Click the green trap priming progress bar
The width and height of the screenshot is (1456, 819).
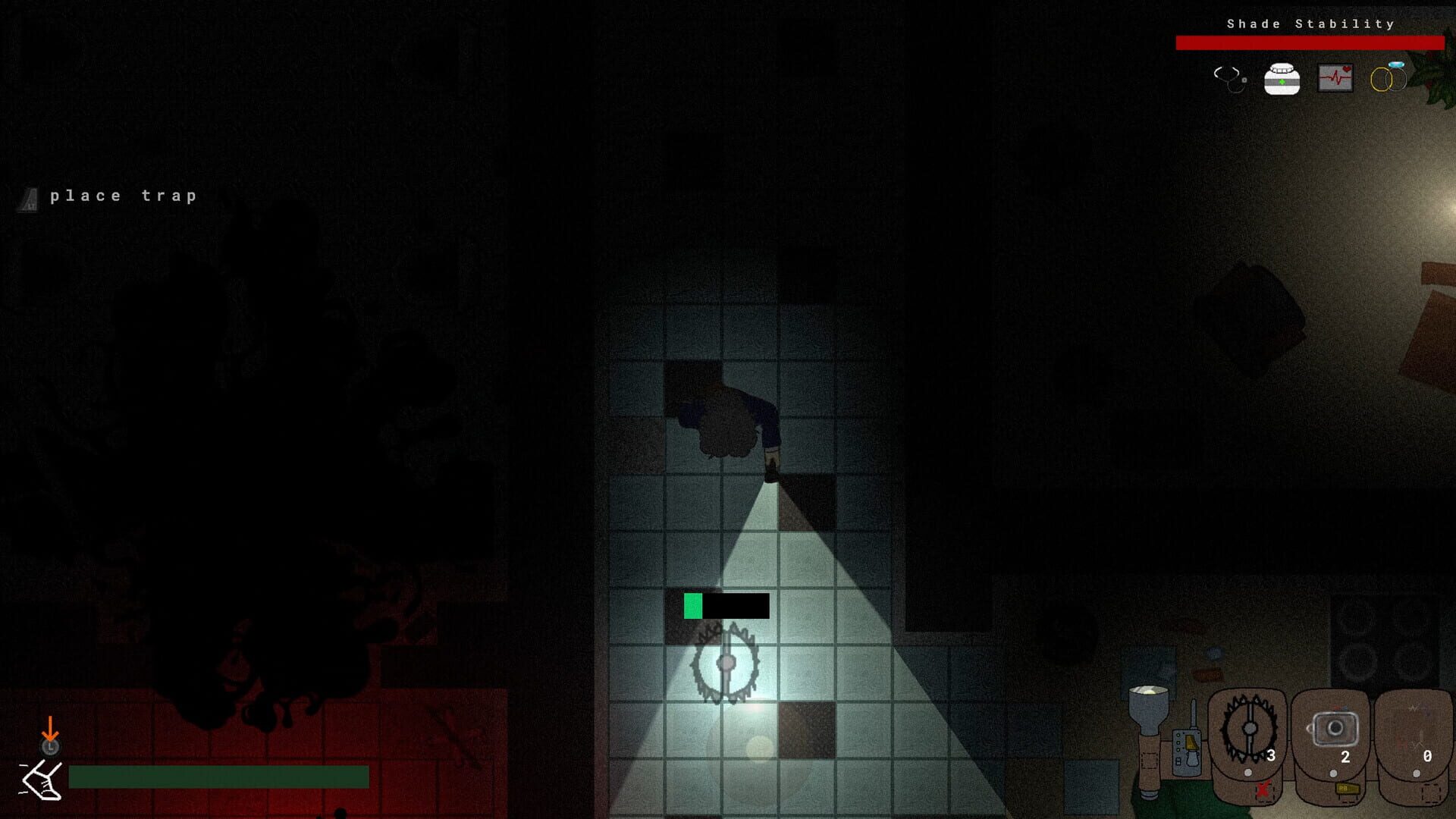tap(692, 606)
